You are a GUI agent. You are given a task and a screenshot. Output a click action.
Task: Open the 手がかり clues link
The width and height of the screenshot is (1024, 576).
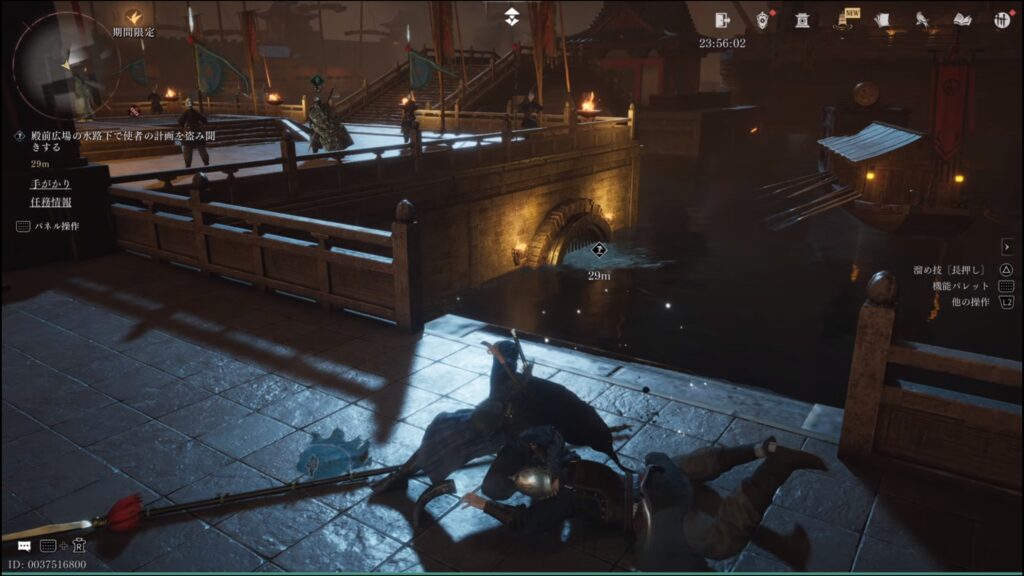coord(50,184)
